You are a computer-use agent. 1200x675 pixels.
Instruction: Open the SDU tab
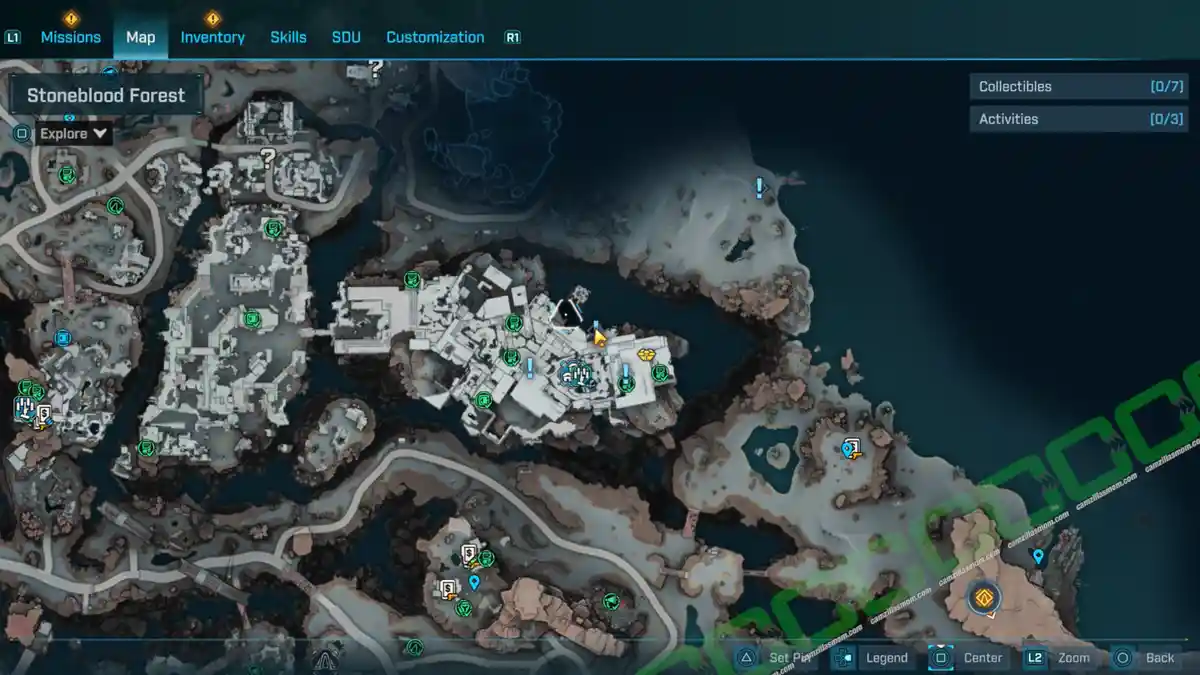click(x=346, y=37)
